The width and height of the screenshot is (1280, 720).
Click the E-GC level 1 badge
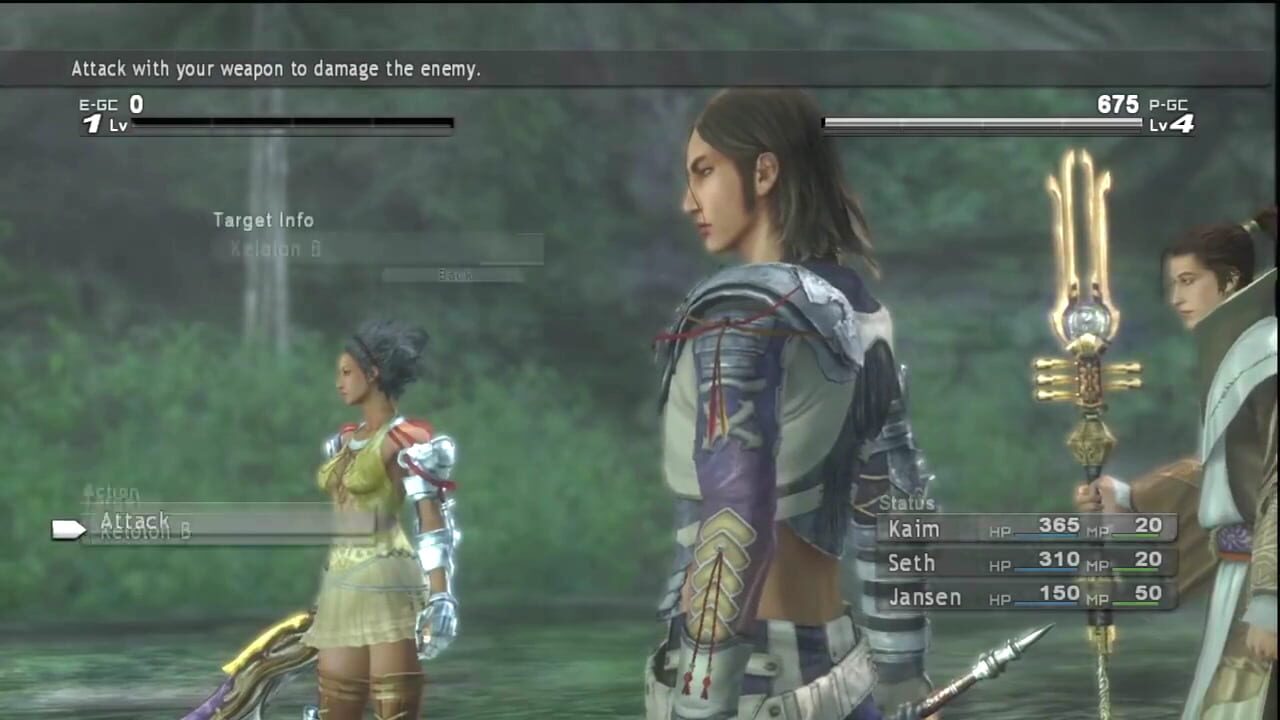click(x=94, y=122)
